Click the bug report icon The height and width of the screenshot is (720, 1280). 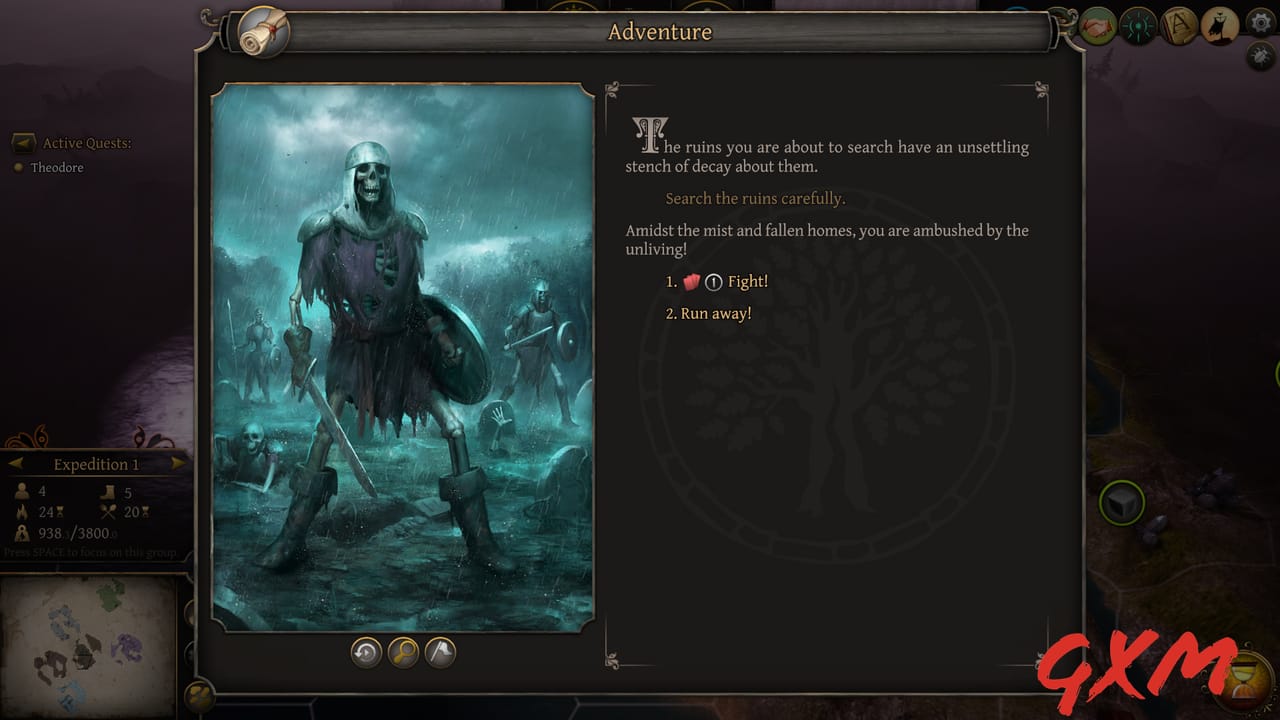[x=1258, y=57]
